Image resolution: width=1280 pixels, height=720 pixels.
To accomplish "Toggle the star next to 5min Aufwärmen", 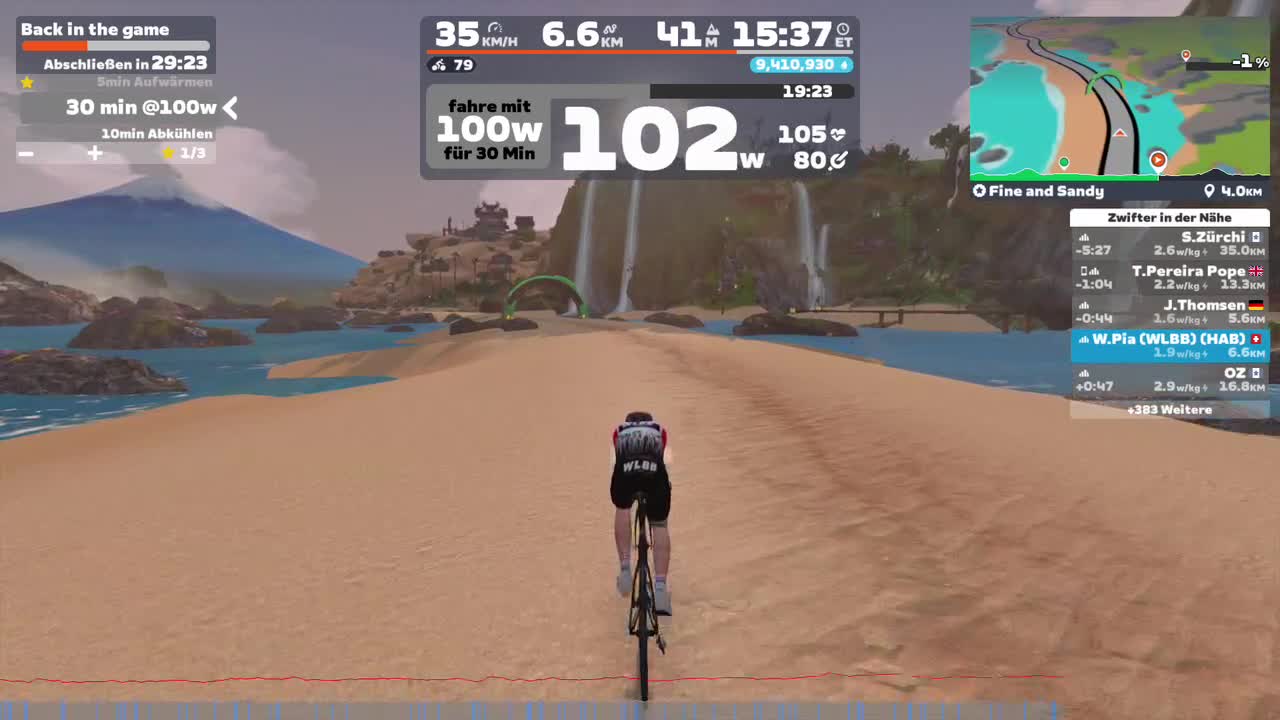I will [x=27, y=82].
